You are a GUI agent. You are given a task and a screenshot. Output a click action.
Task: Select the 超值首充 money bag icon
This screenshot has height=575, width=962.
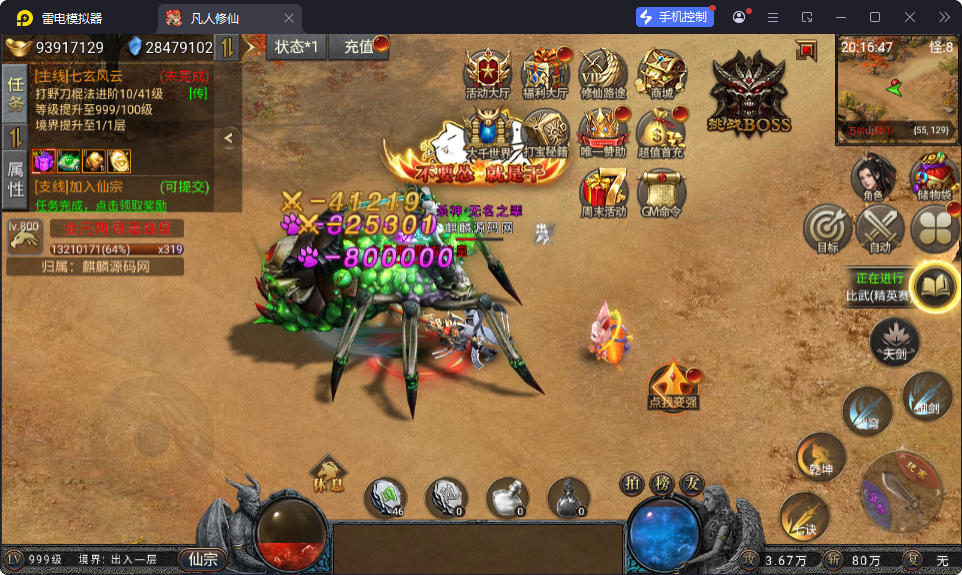pyautogui.click(x=661, y=133)
